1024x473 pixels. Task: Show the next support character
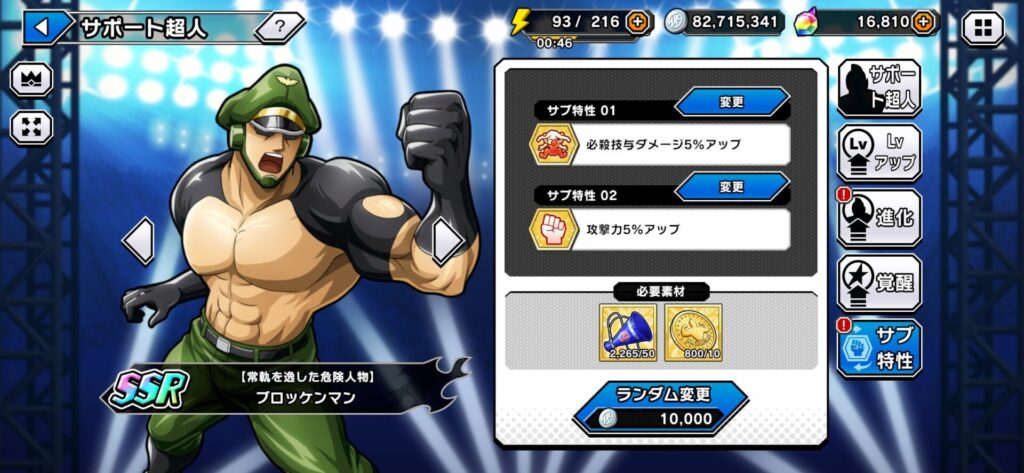point(446,241)
